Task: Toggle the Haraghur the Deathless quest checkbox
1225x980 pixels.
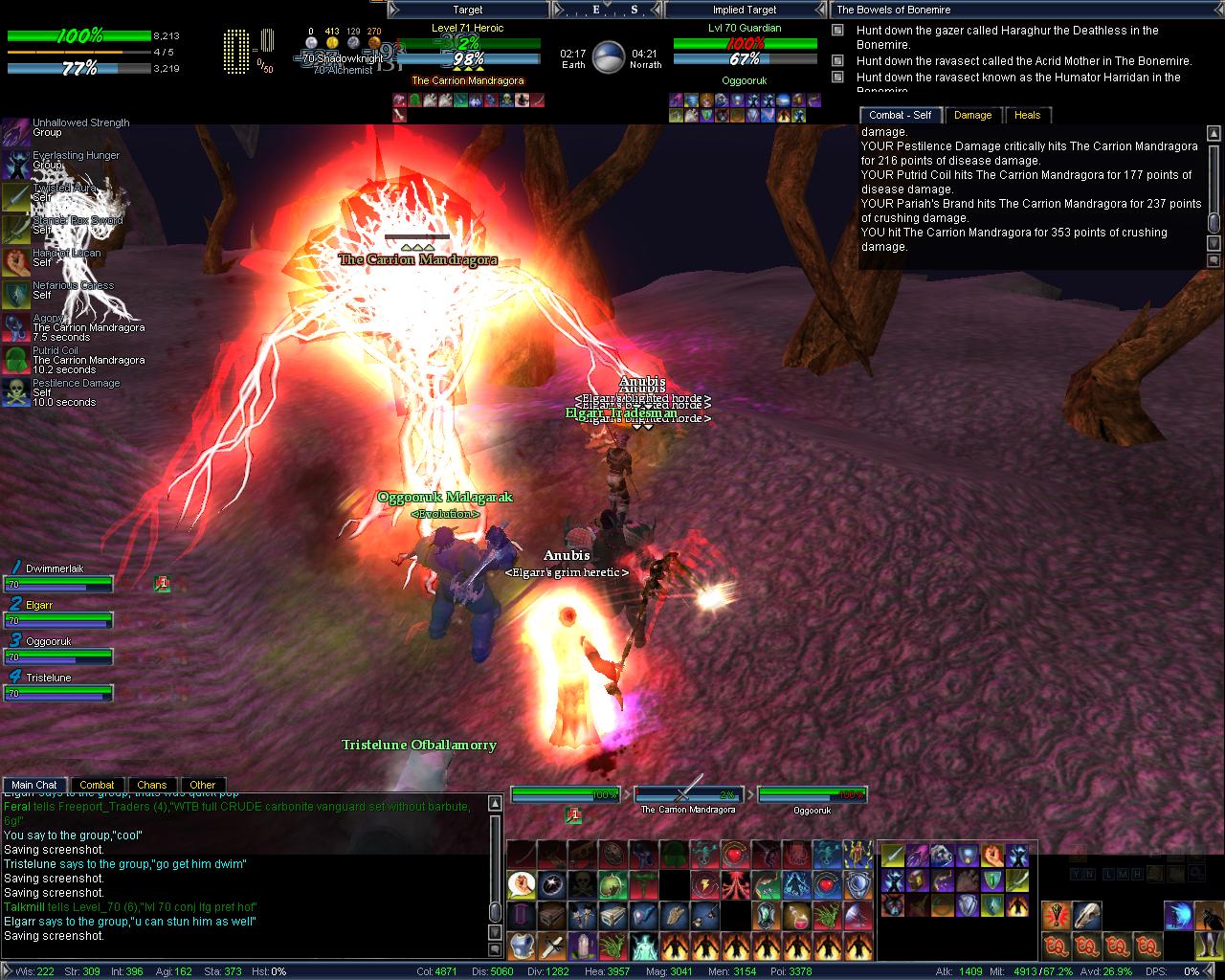Action: [837, 31]
